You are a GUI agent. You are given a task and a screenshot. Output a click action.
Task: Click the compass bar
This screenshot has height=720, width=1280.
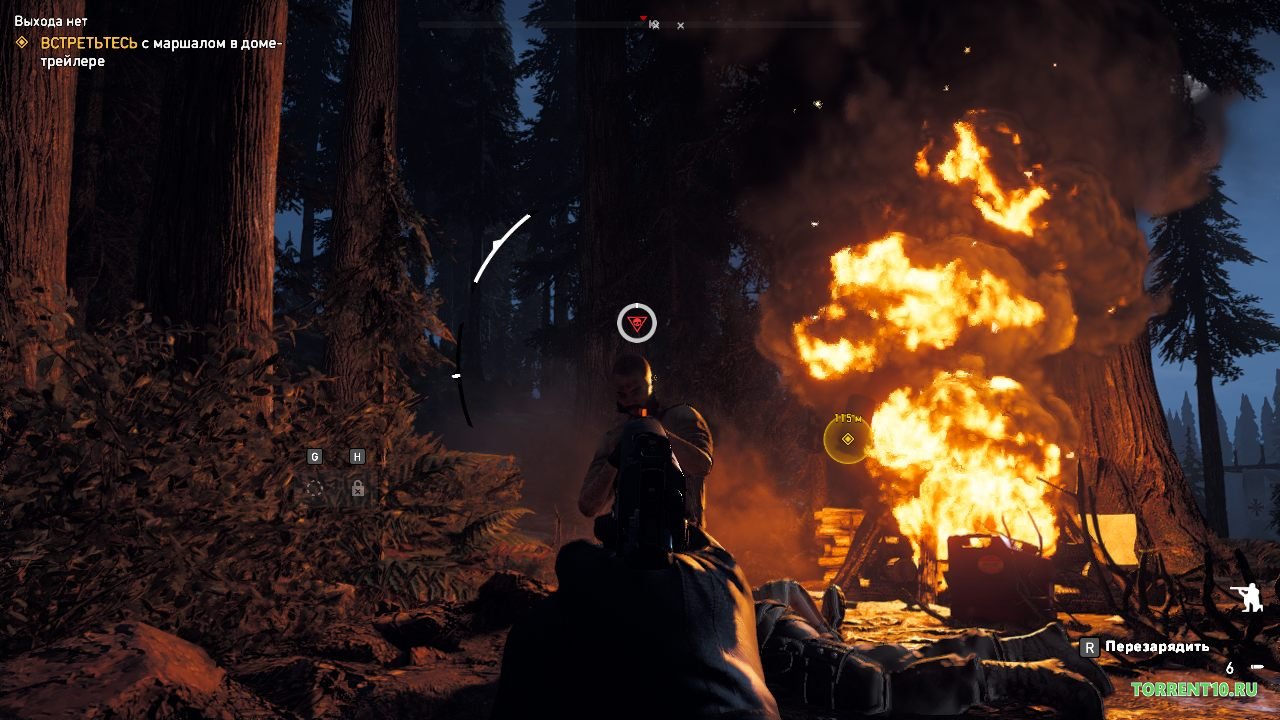click(x=640, y=23)
